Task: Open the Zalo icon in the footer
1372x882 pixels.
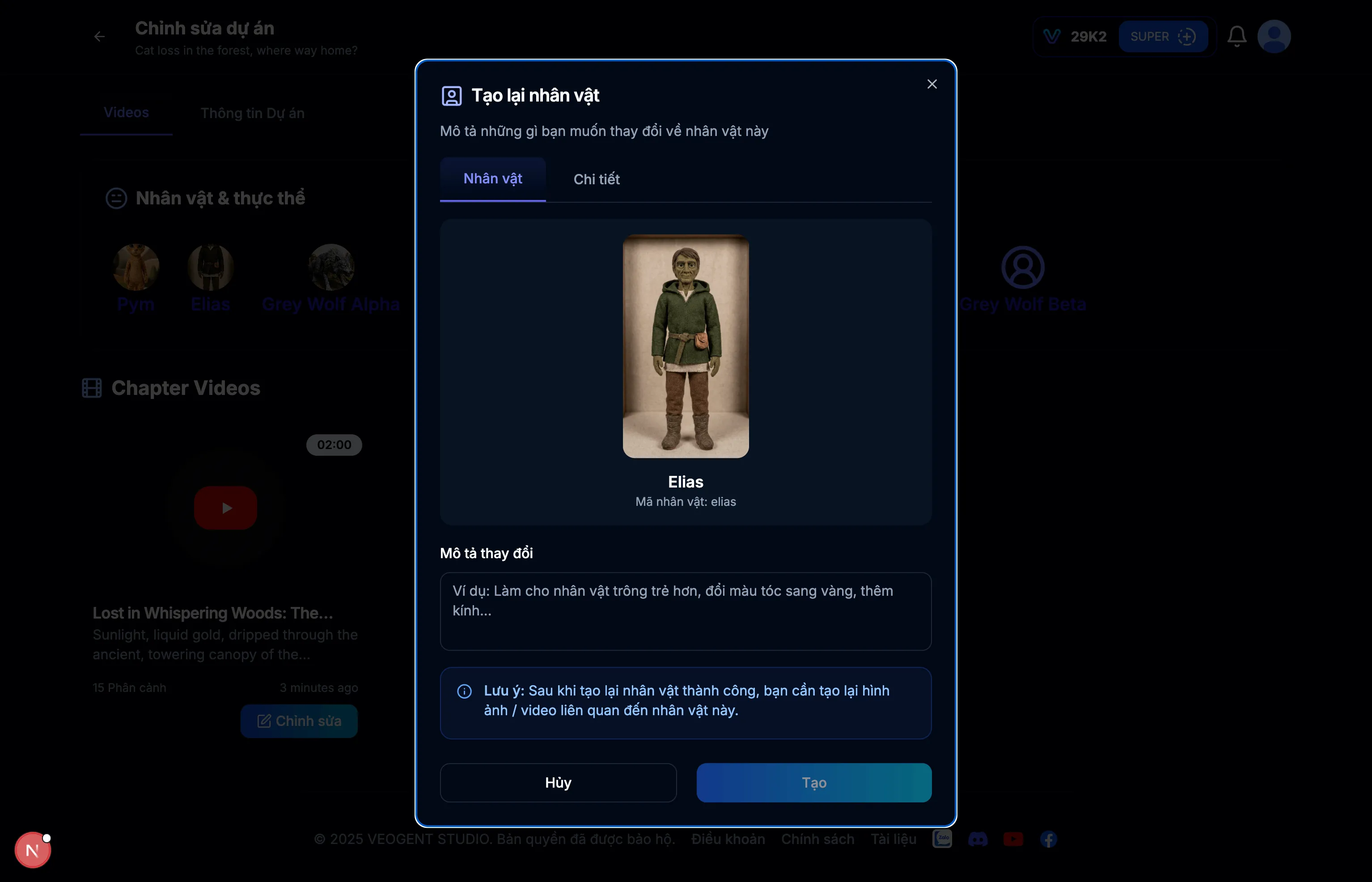Action: pyautogui.click(x=943, y=839)
